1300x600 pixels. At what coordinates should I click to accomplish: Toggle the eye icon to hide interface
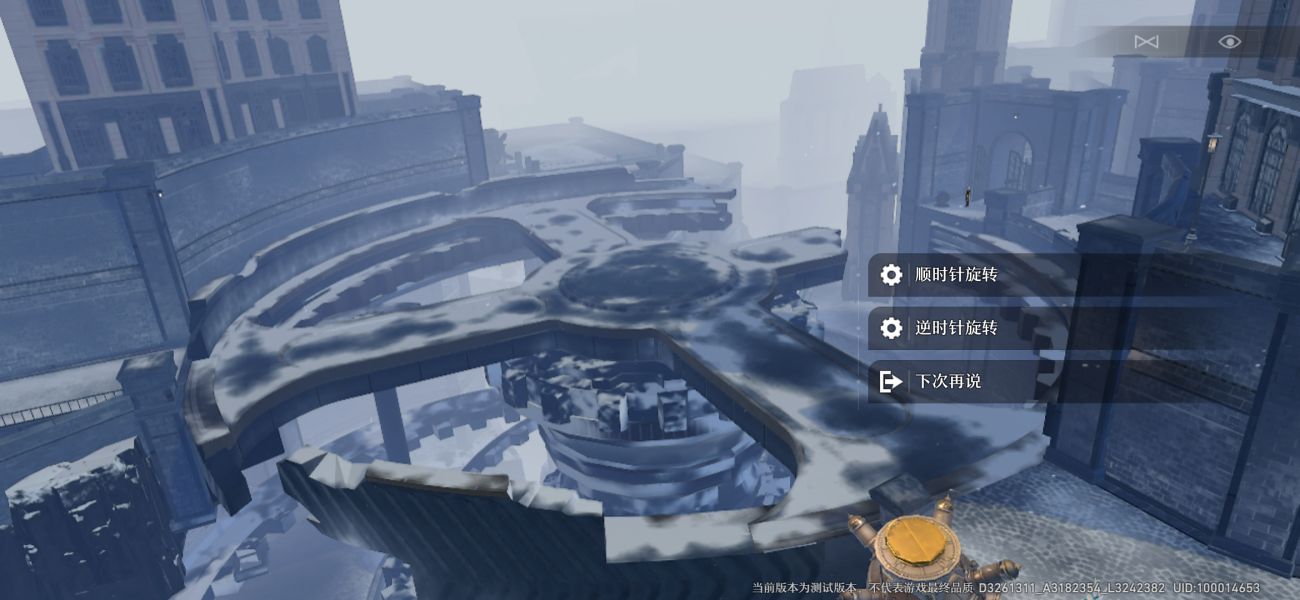[x=1229, y=41]
